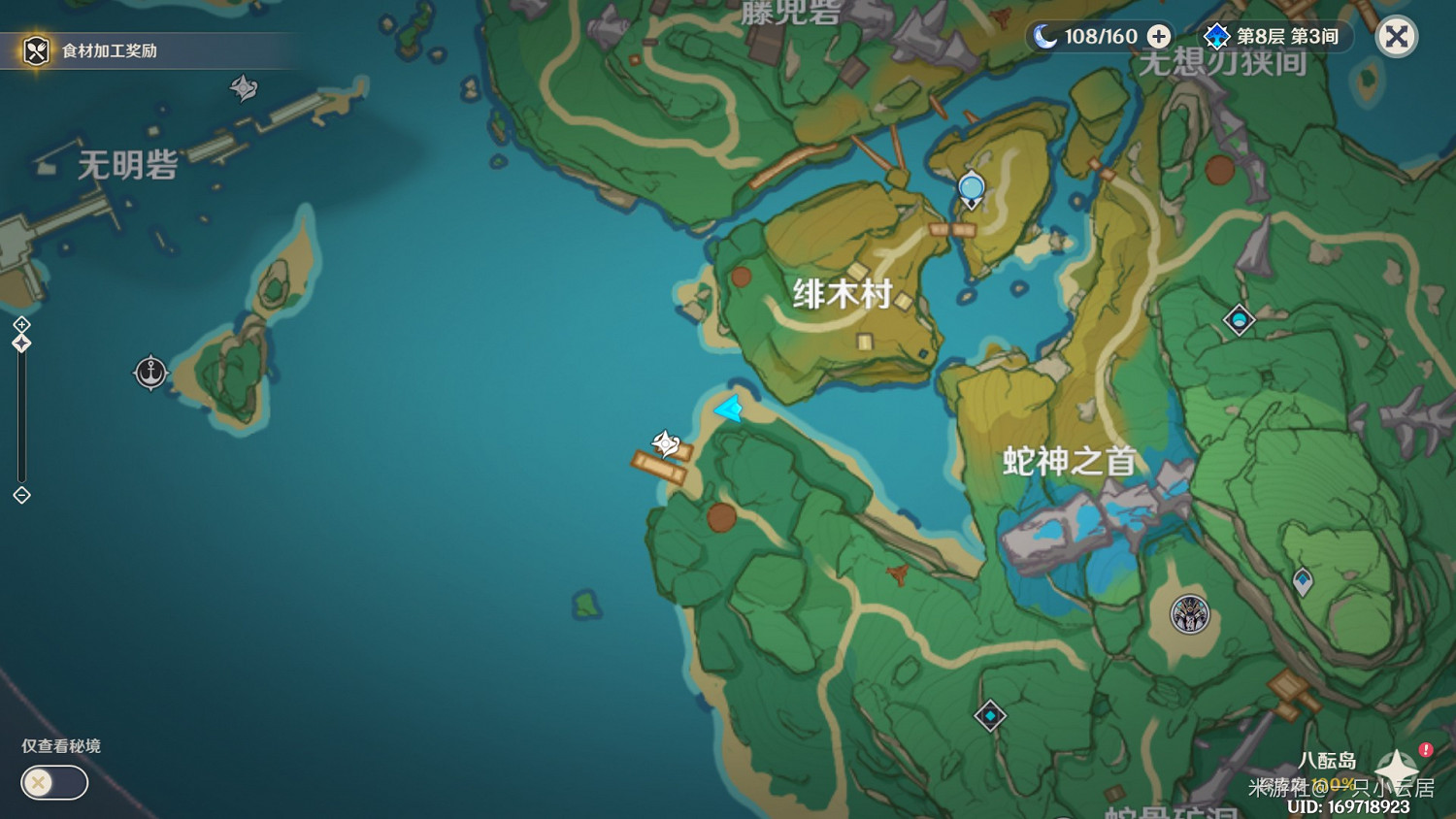Screen dimensions: 1456x819
Task: Select the teleport waypoint east of 绯木村
Action: [1239, 320]
